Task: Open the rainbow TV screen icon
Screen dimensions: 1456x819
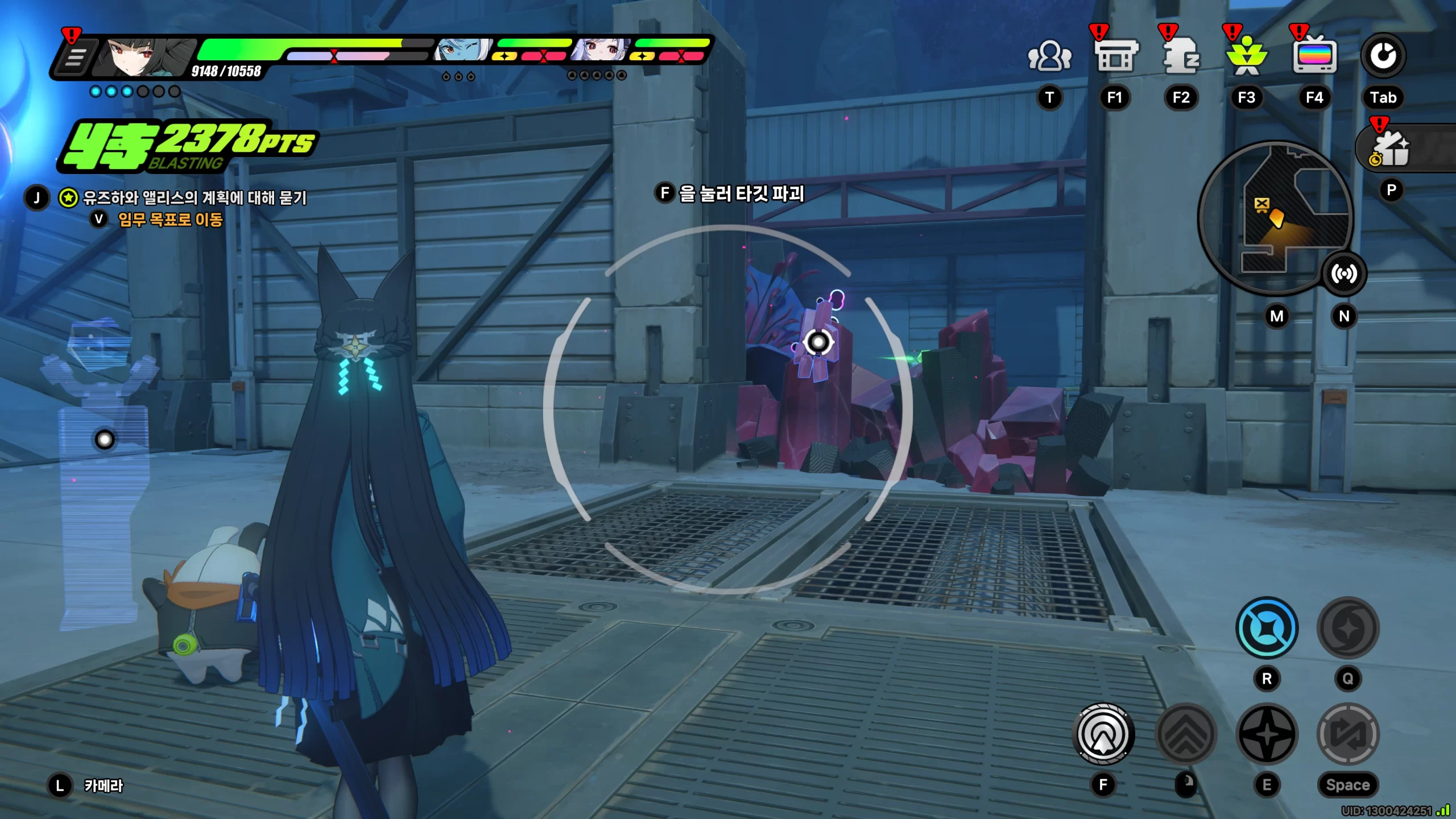Action: pyautogui.click(x=1314, y=56)
